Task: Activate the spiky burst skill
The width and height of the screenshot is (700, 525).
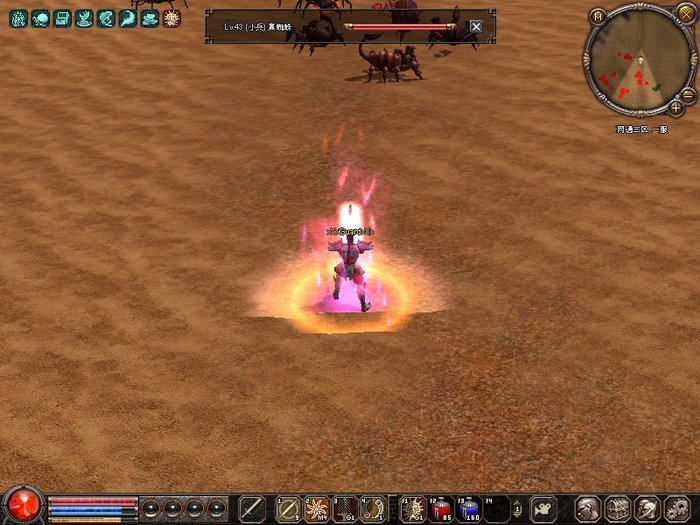Action: tap(317, 509)
